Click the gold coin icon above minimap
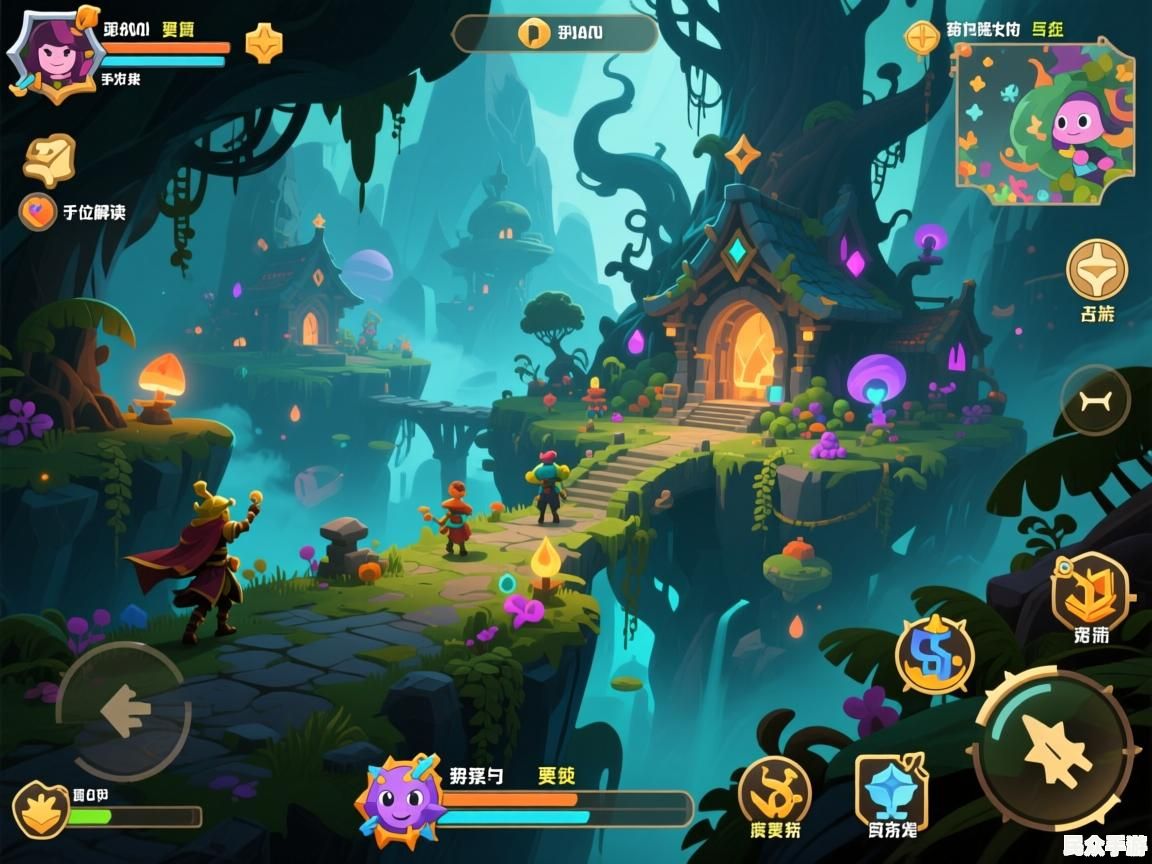 pos(921,38)
